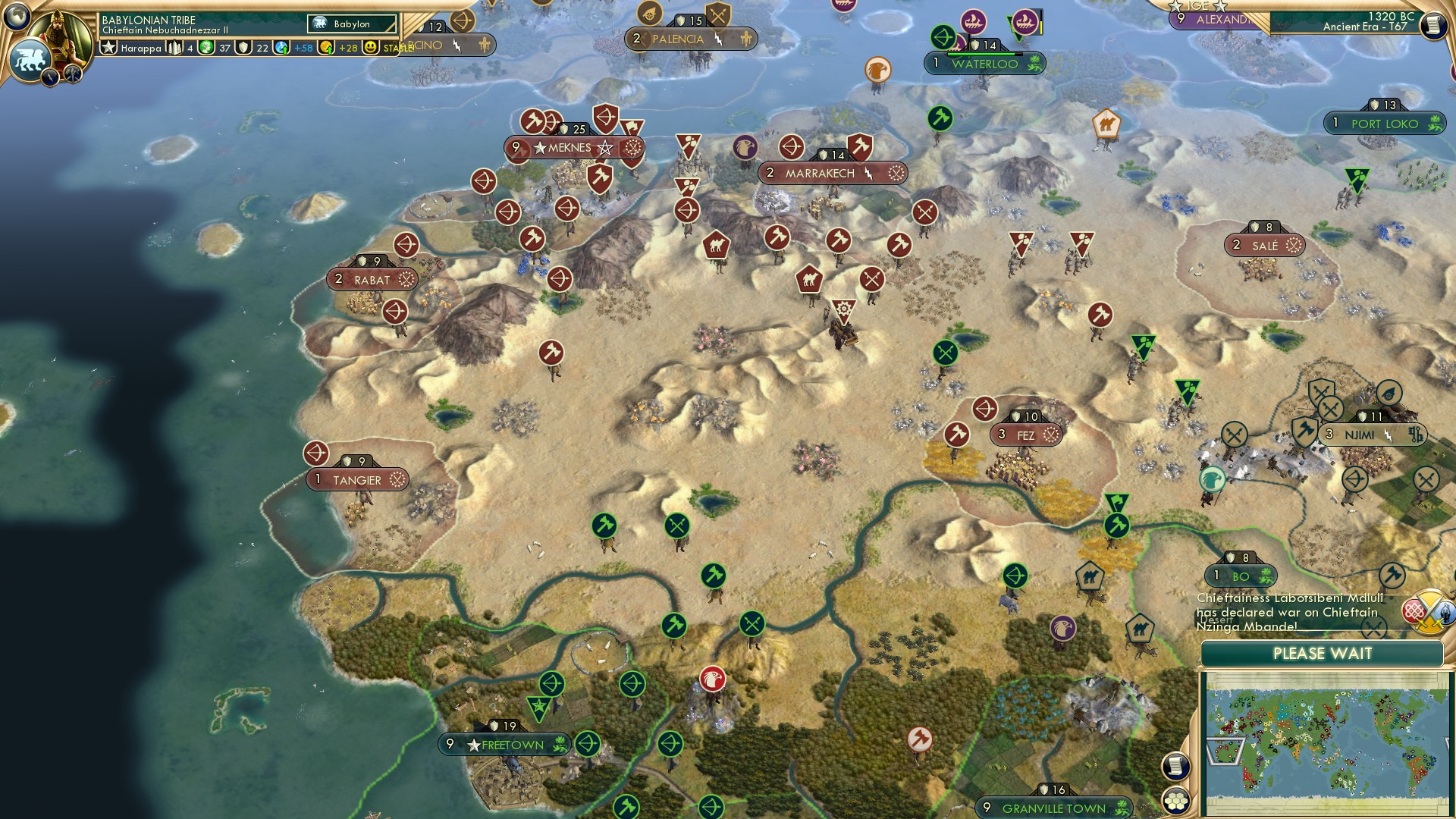Open the notification log scroll icon

click(x=1176, y=767)
